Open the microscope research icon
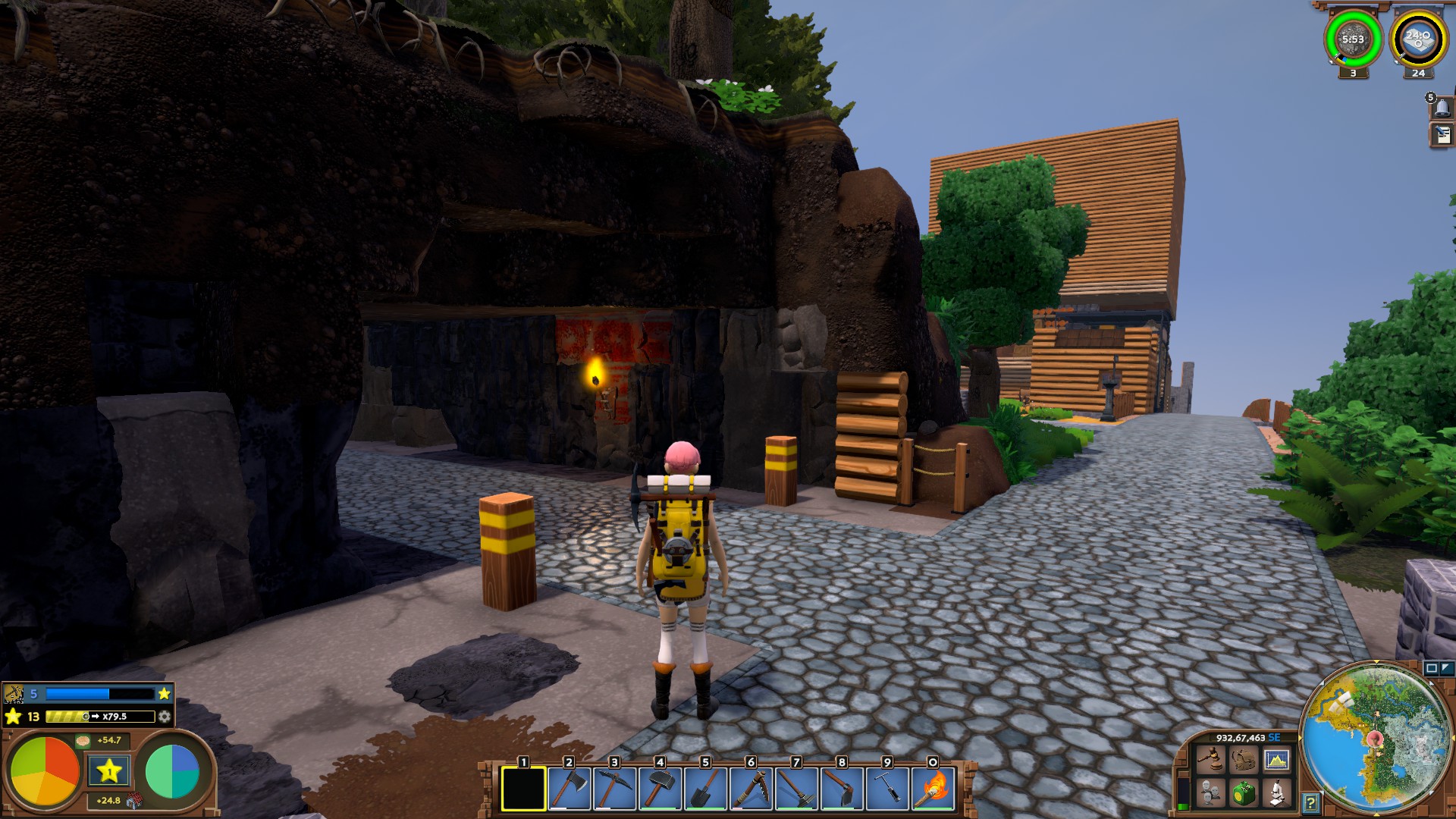This screenshot has width=1456, height=819. (1277, 793)
